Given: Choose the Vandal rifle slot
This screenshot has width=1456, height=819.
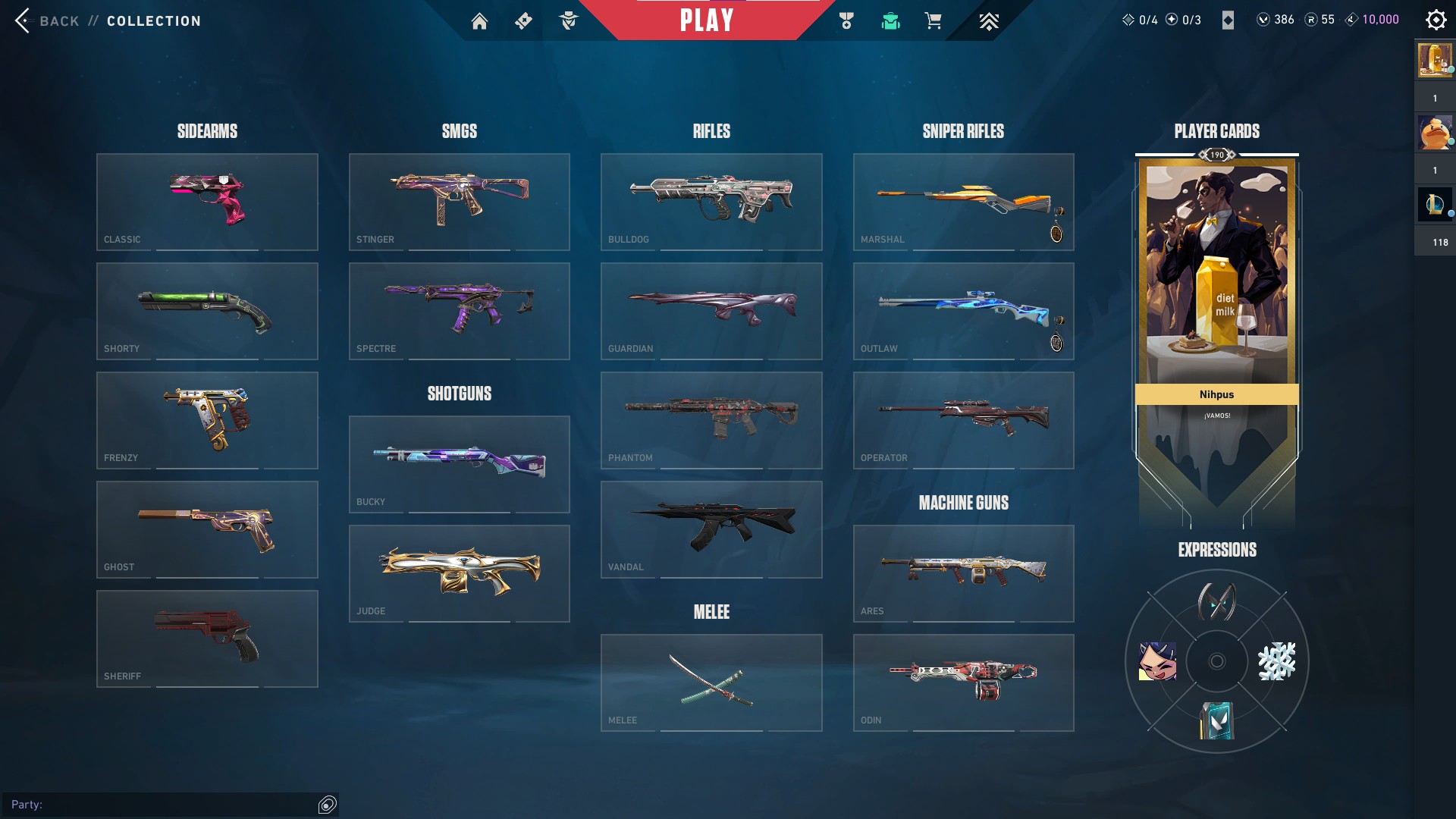Looking at the screenshot, I should (711, 529).
